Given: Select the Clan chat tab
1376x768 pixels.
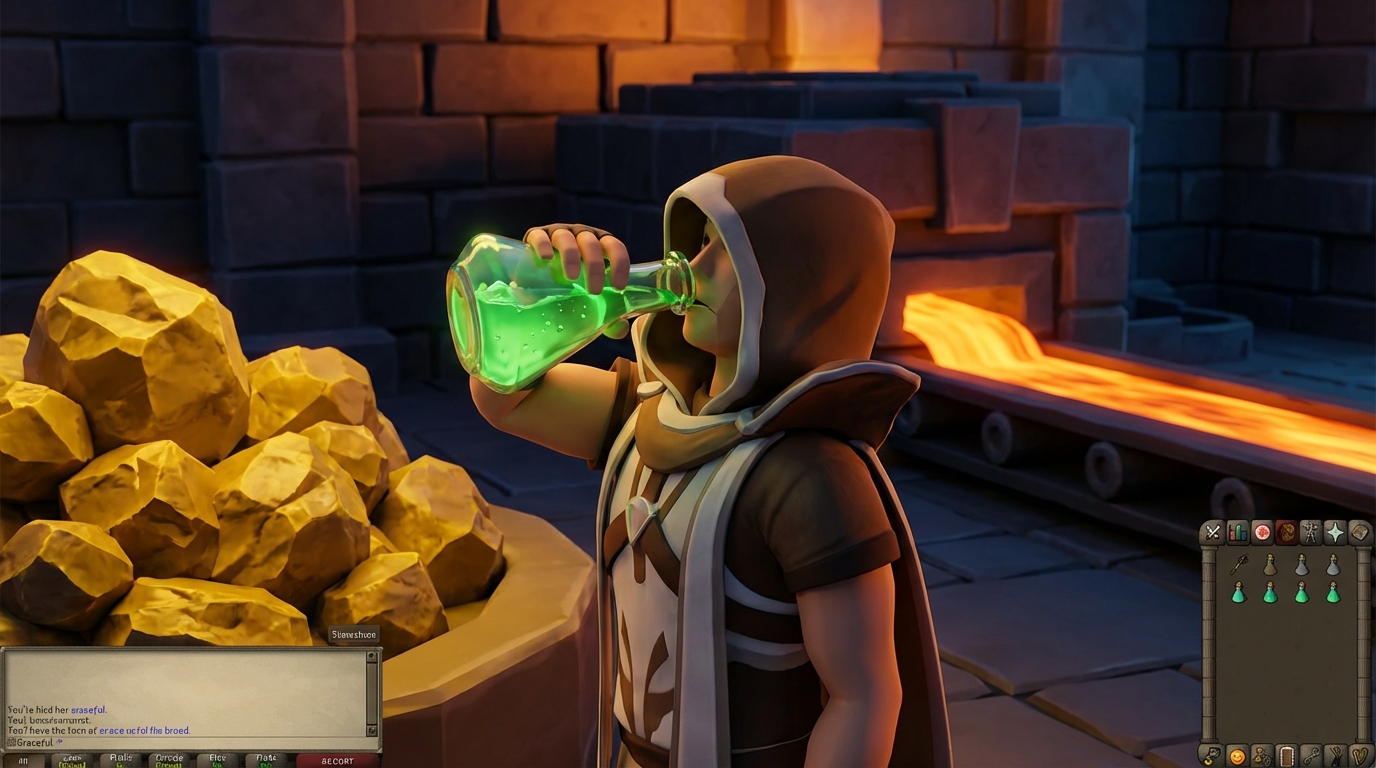Looking at the screenshot, I should tap(217, 760).
